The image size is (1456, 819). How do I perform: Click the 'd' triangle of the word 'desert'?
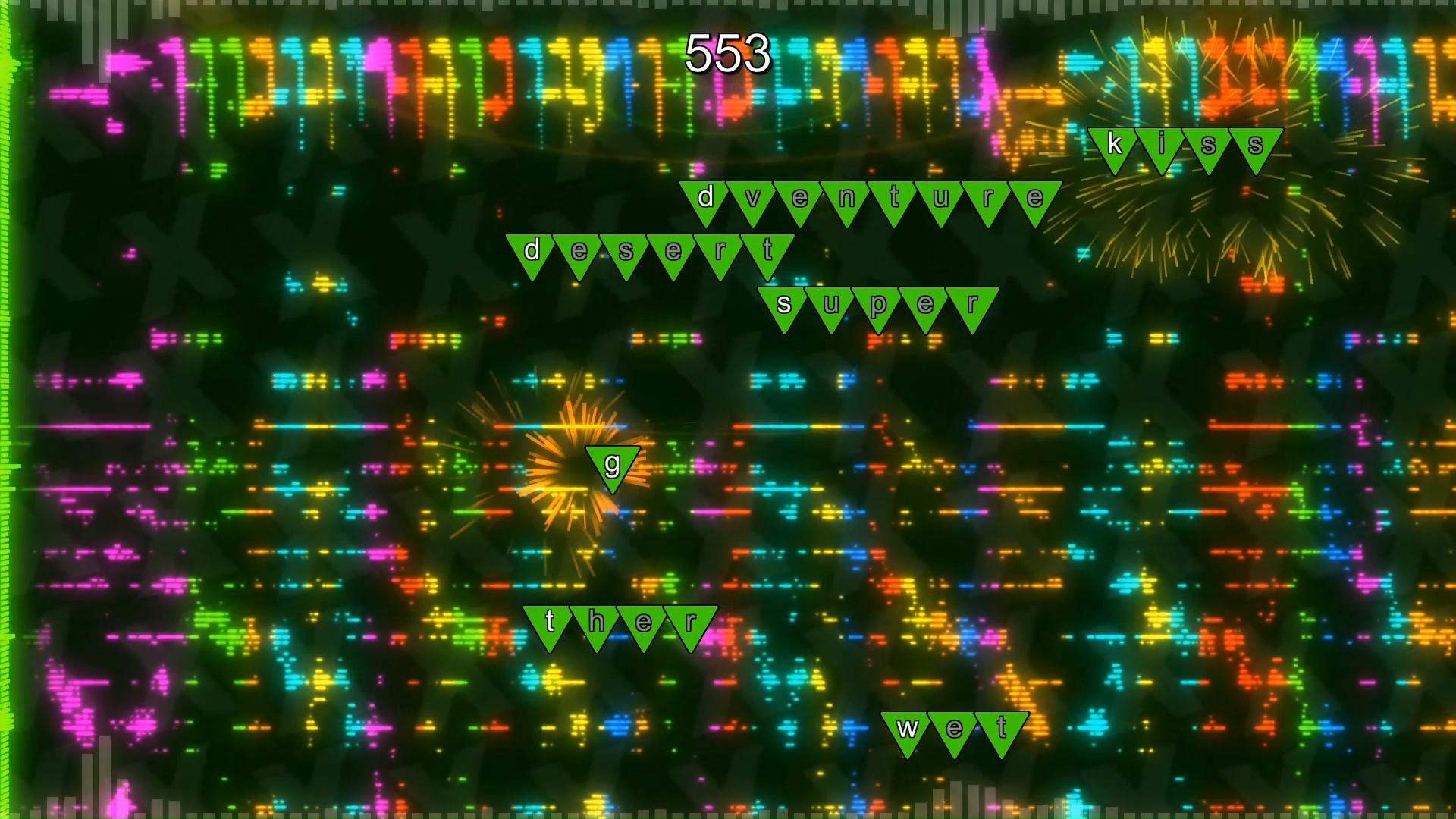[x=531, y=252]
